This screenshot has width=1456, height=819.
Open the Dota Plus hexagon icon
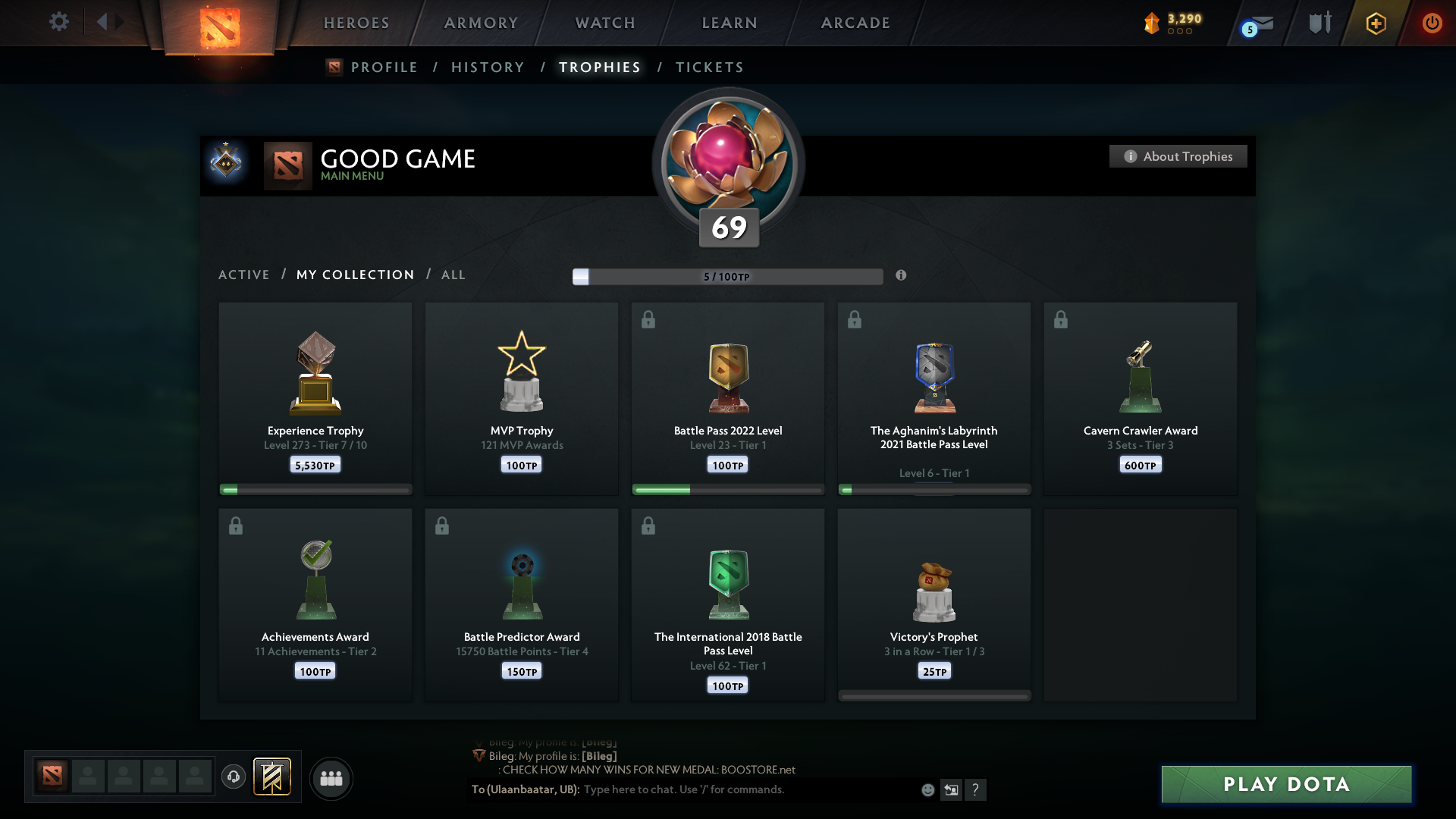coord(1375,23)
